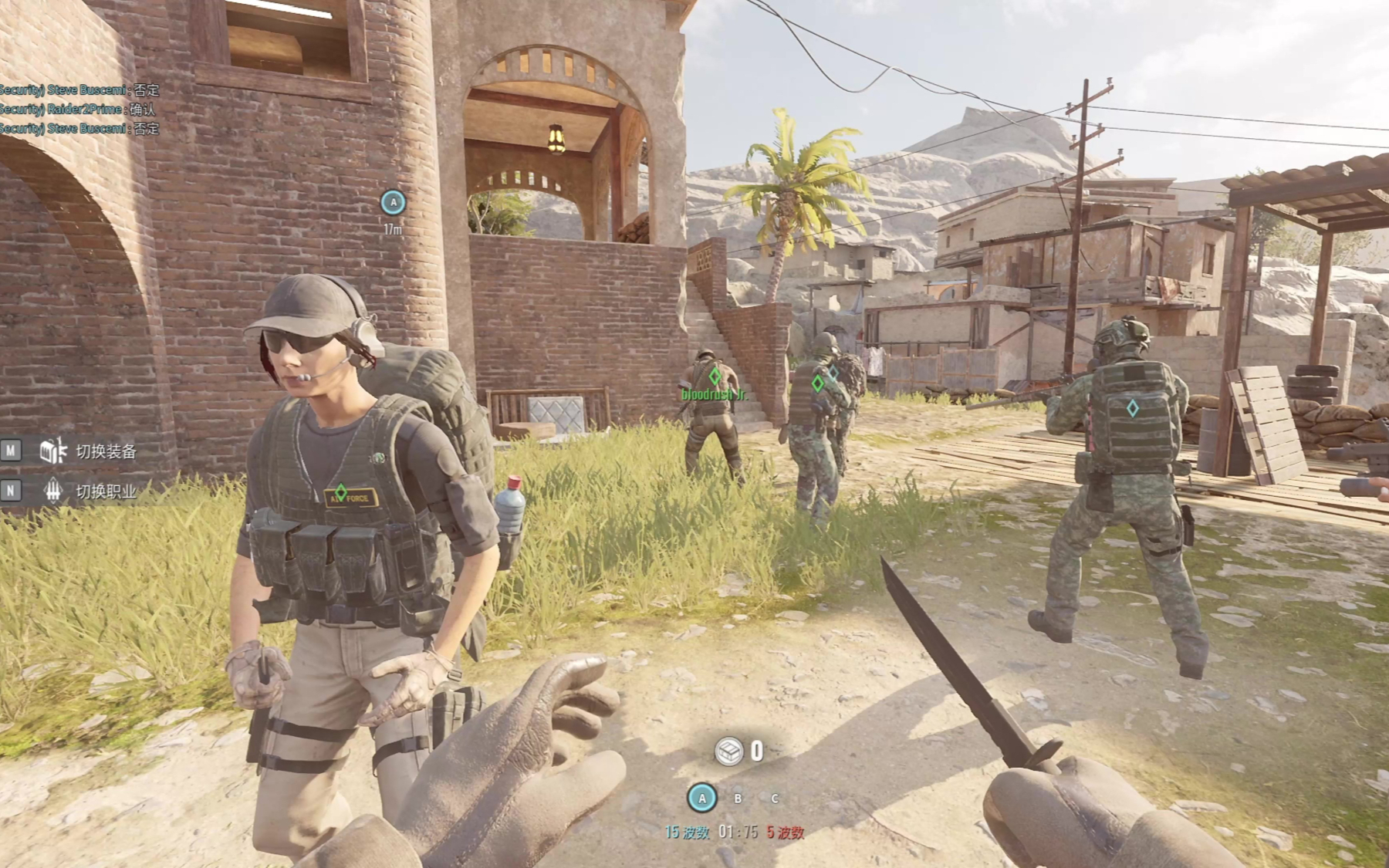Click Raider2Prime's chat message
The height and width of the screenshot is (868, 1389).
click(x=77, y=109)
